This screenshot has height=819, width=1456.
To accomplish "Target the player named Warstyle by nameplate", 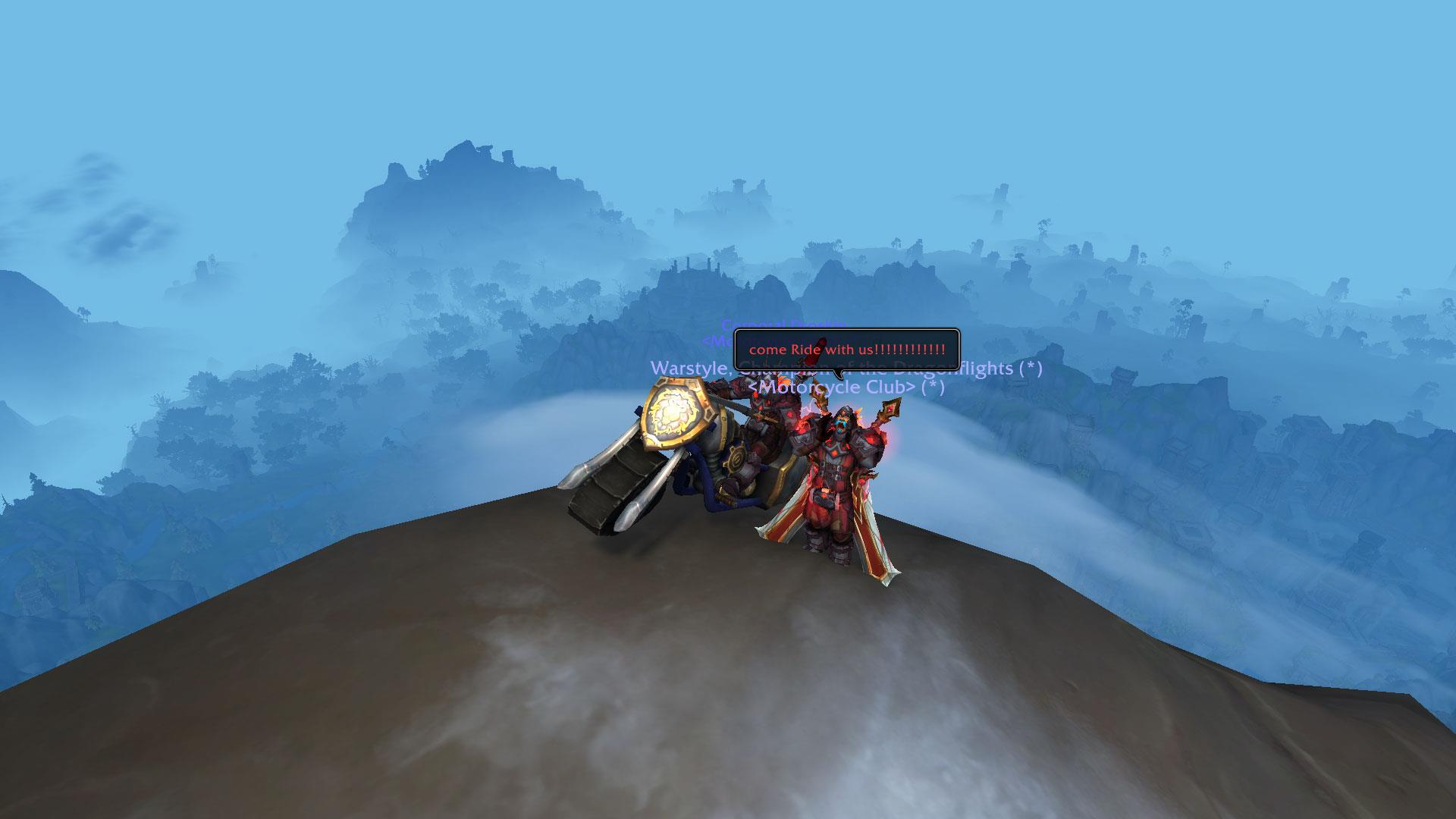I will point(690,369).
